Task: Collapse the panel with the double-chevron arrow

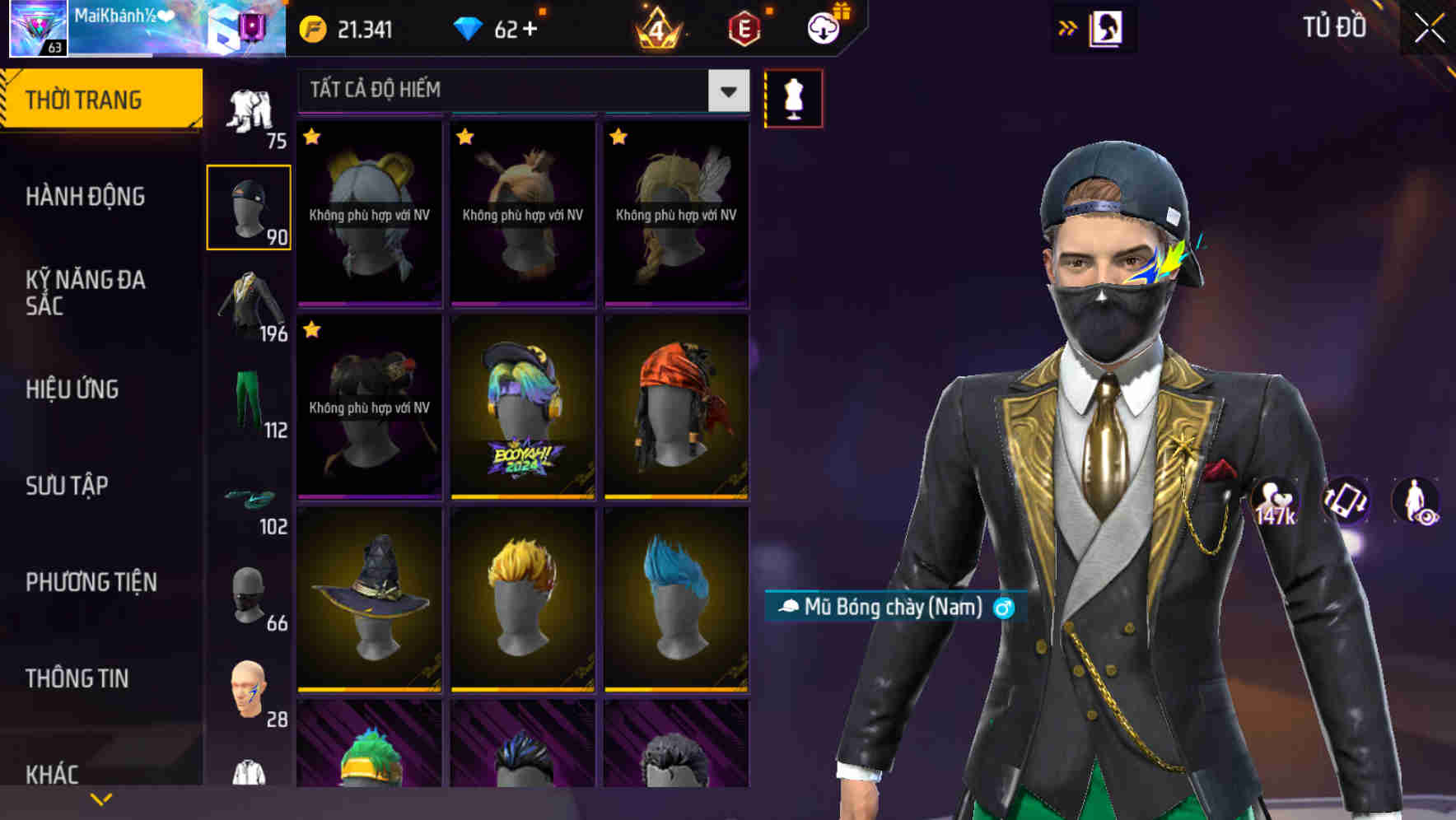Action: coord(1068,27)
